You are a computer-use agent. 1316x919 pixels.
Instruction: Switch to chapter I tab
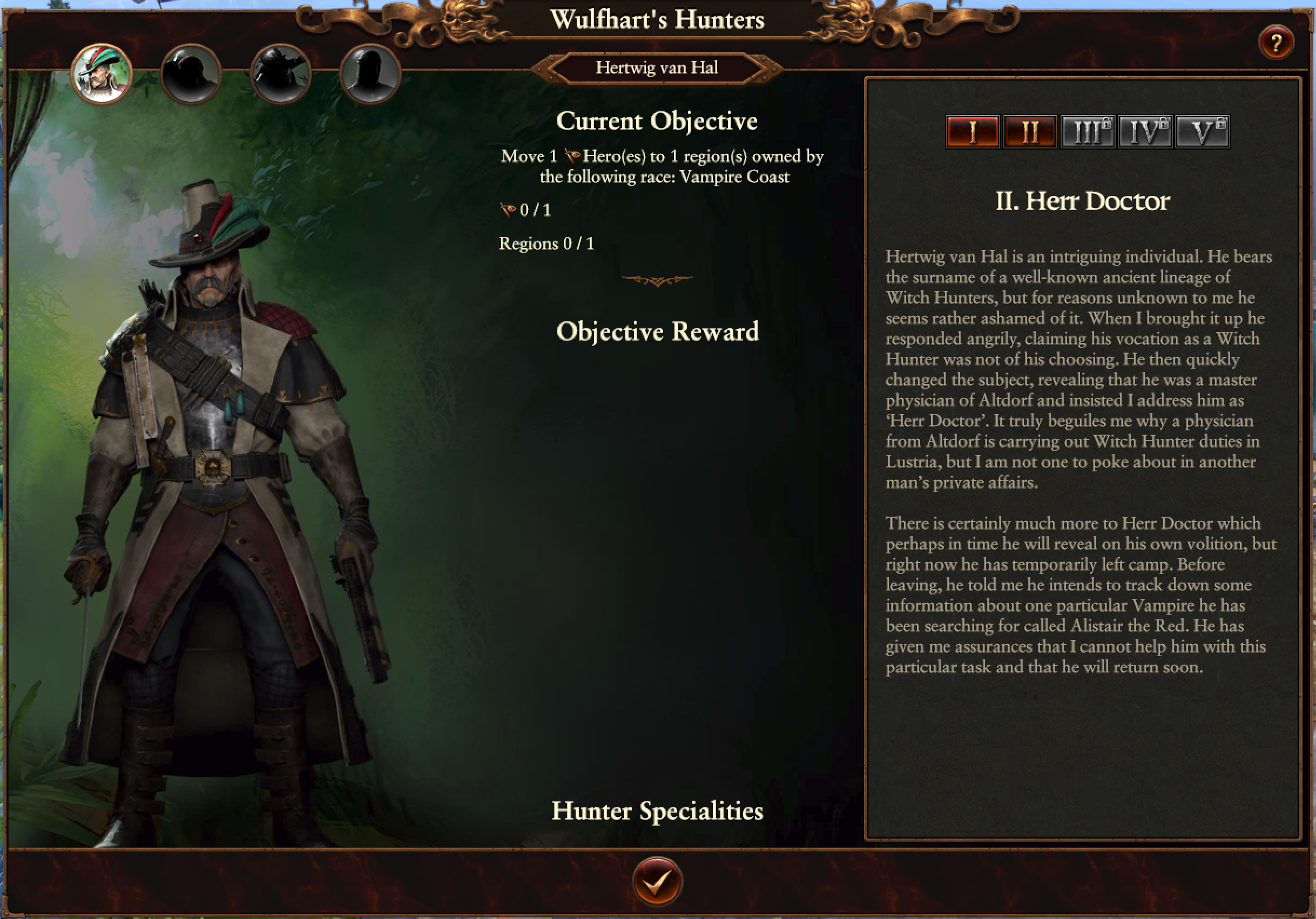[973, 131]
